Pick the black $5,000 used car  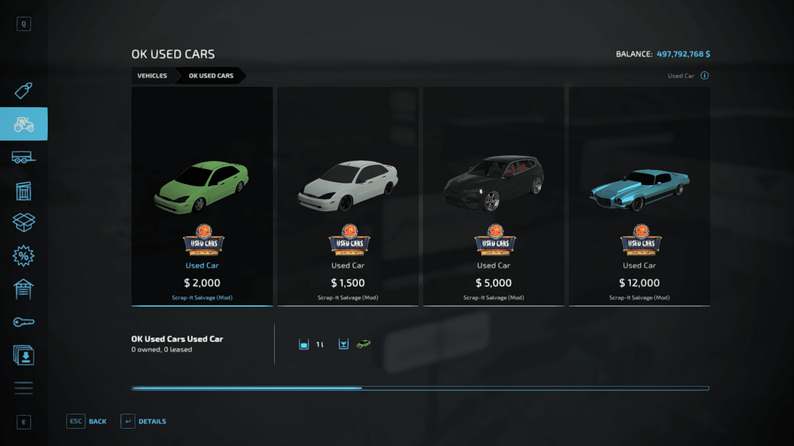pos(493,196)
